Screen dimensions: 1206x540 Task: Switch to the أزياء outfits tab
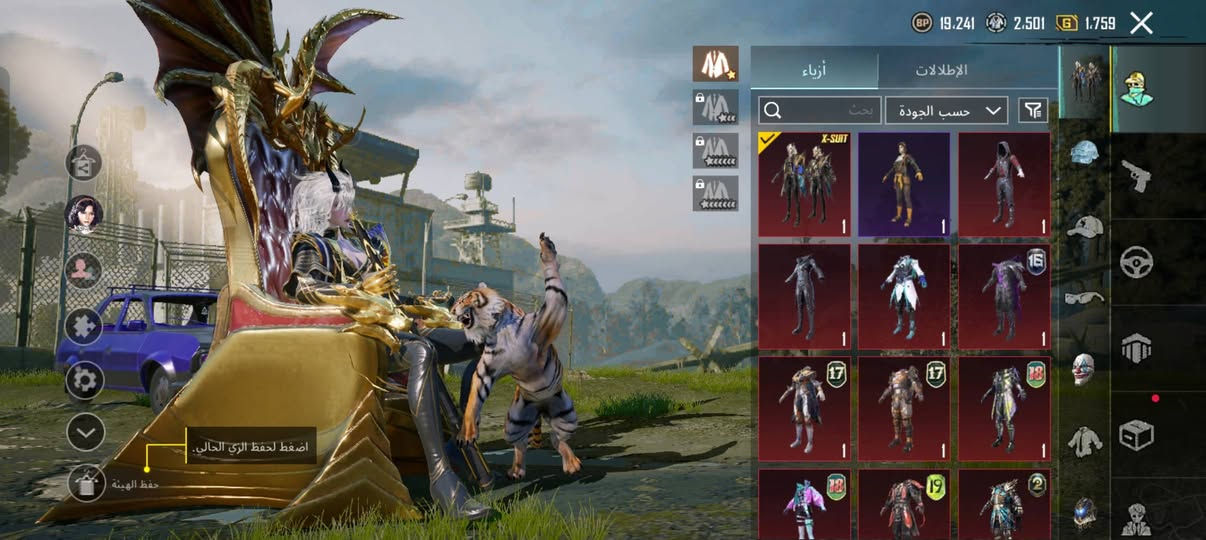tap(814, 70)
